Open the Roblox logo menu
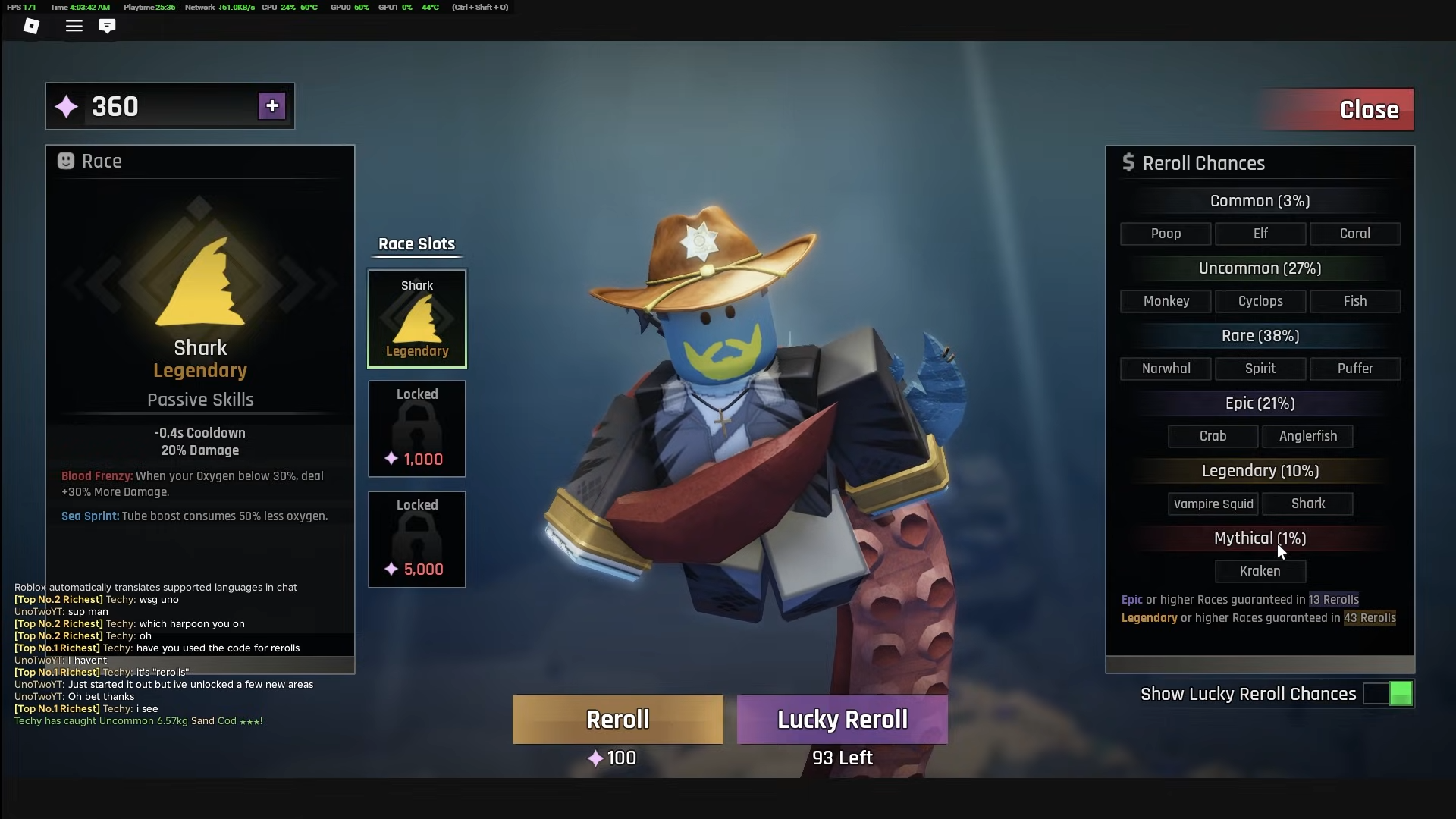This screenshot has width=1456, height=819. (31, 26)
